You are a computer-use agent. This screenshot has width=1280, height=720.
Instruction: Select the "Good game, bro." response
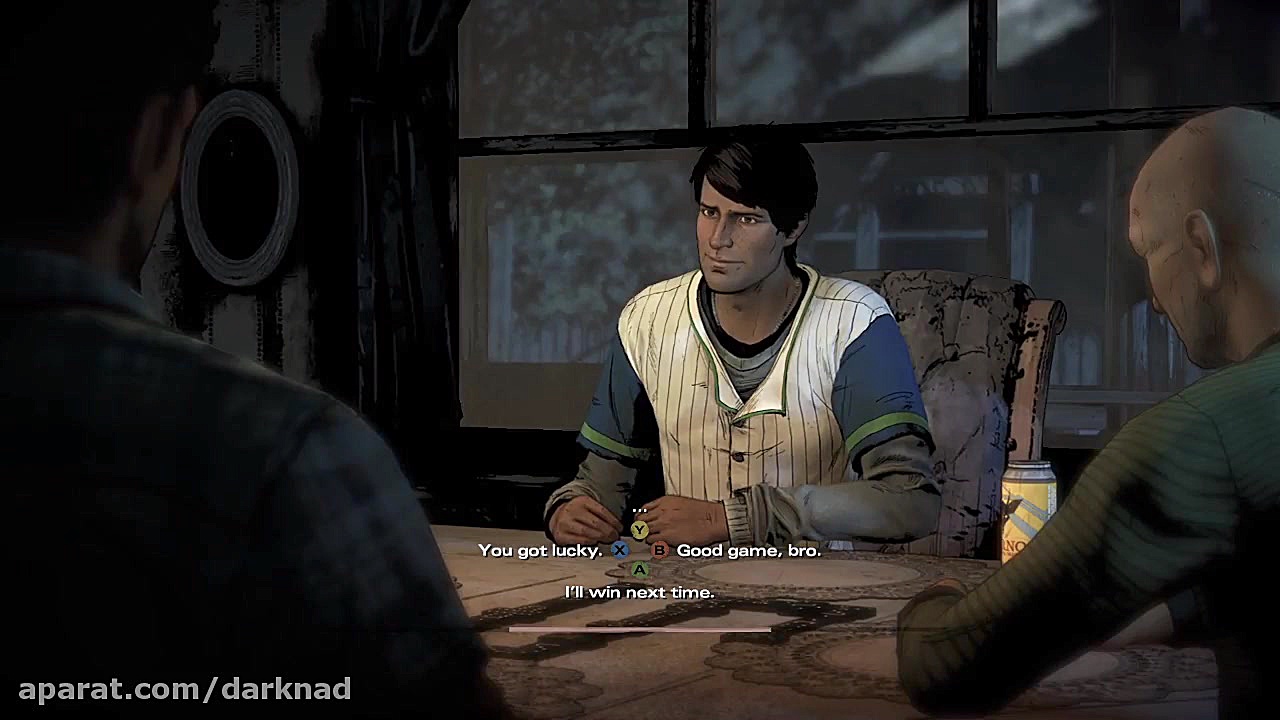click(748, 550)
